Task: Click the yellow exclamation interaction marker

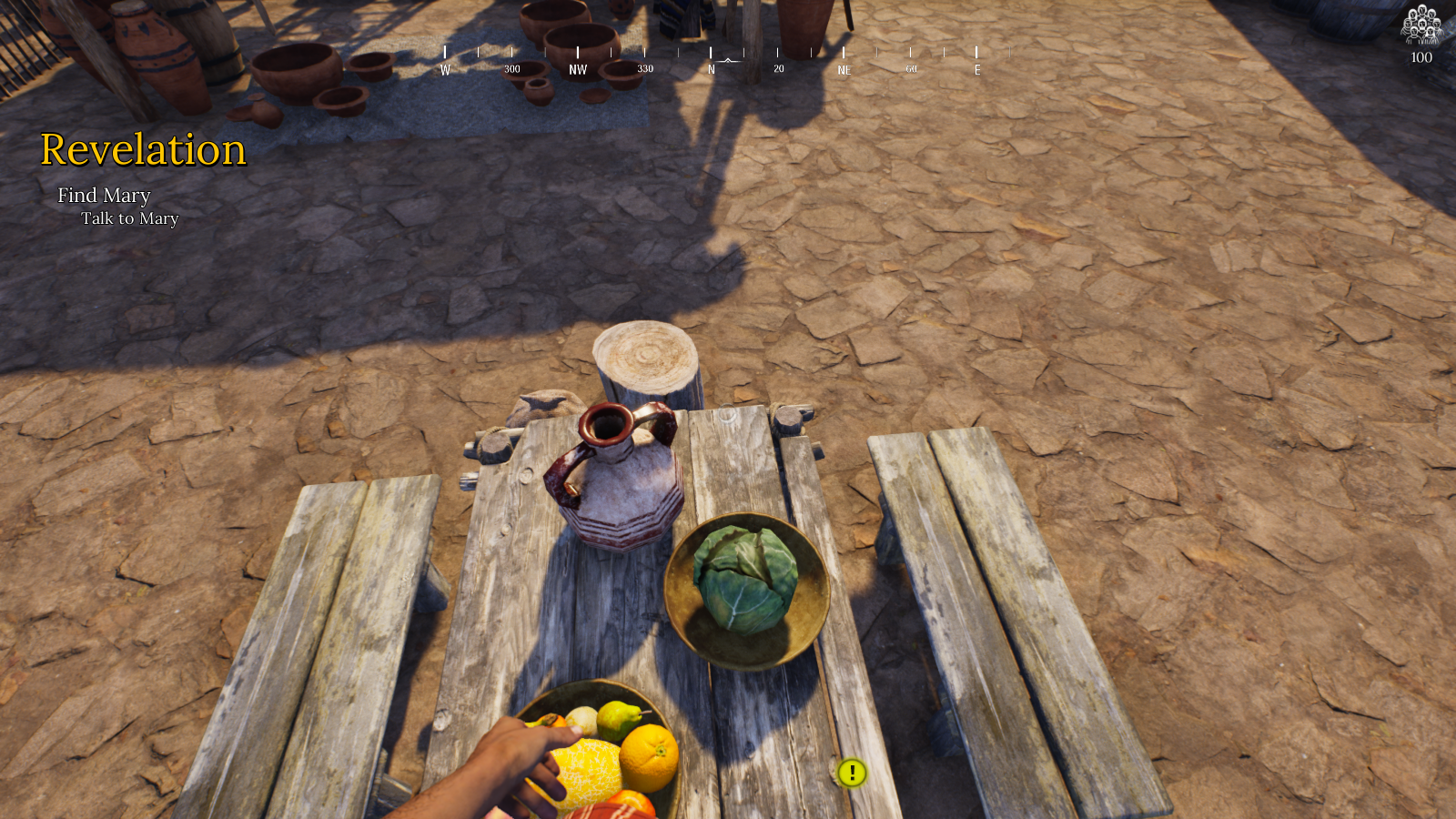Action: coord(852,773)
